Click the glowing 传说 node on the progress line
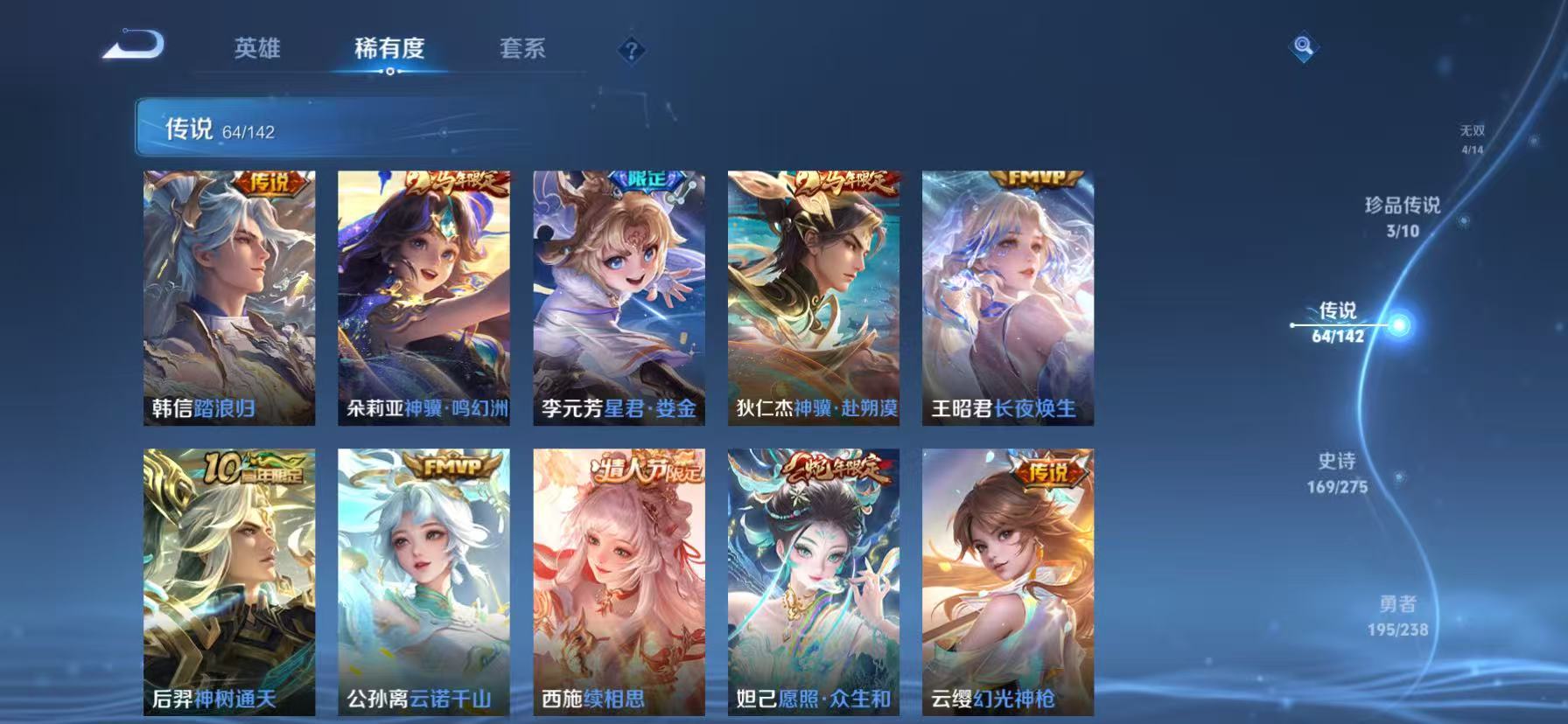 1401,324
